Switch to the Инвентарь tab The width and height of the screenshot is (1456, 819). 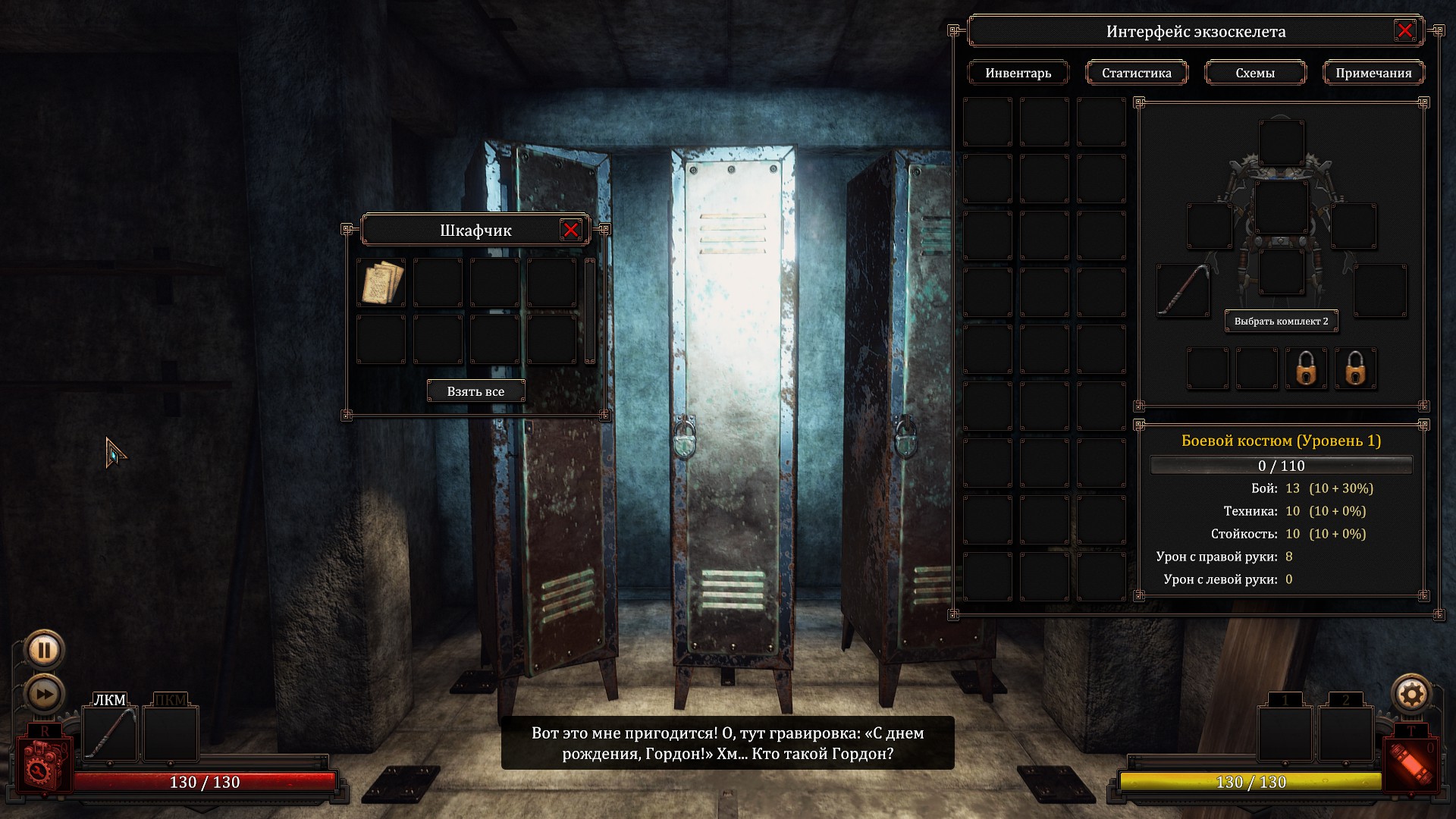[1018, 73]
